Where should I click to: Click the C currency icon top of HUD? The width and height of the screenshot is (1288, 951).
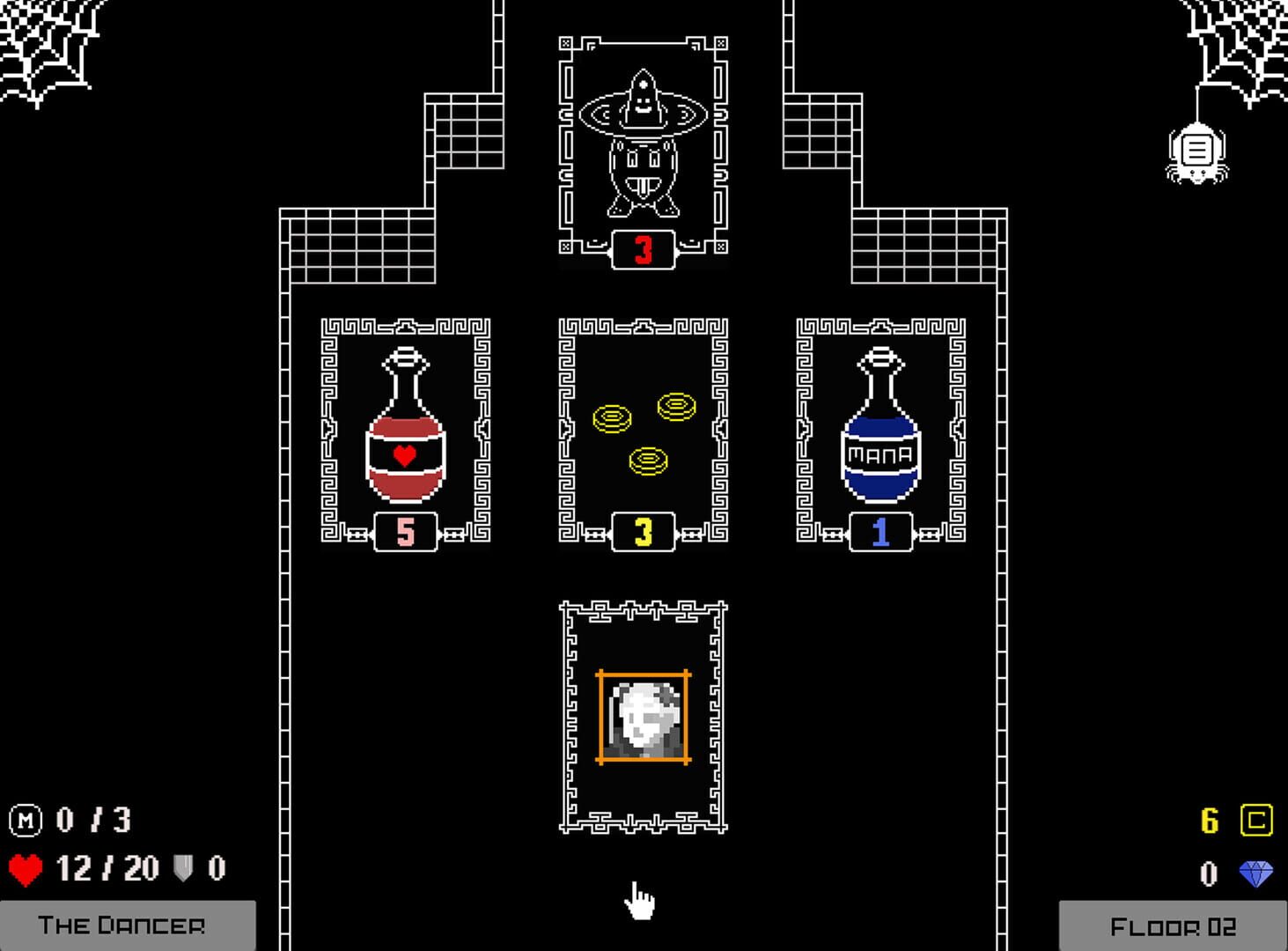[1258, 818]
